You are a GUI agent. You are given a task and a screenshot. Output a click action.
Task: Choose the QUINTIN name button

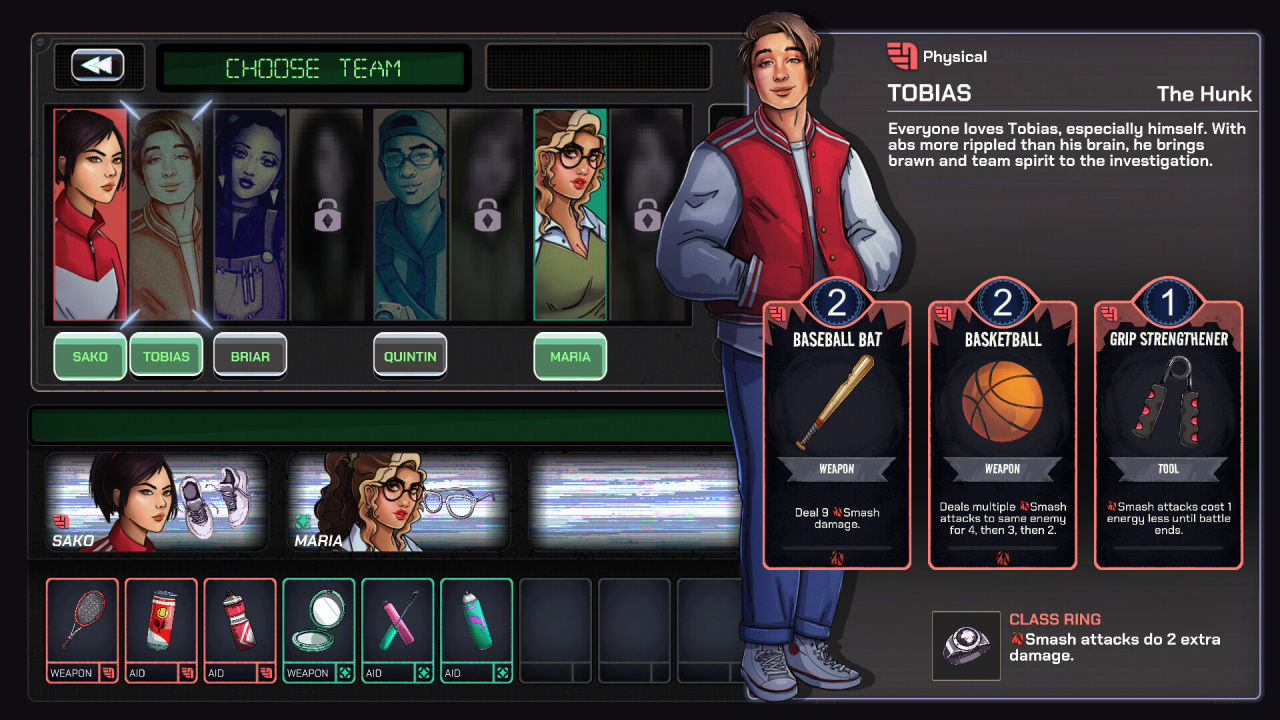[x=410, y=357]
